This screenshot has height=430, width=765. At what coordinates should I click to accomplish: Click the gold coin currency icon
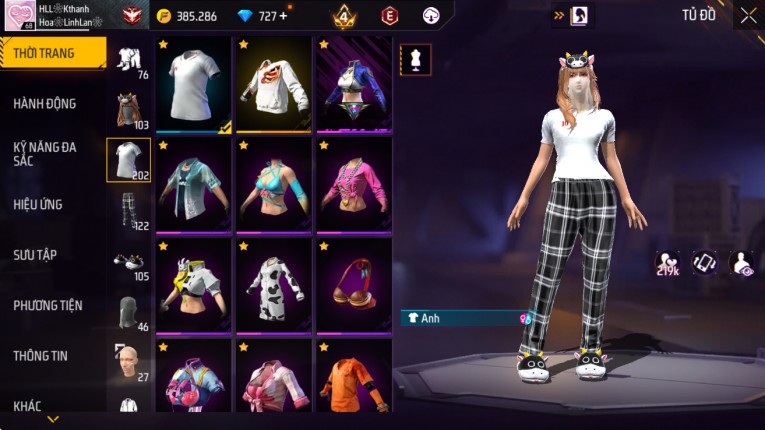pyautogui.click(x=164, y=16)
